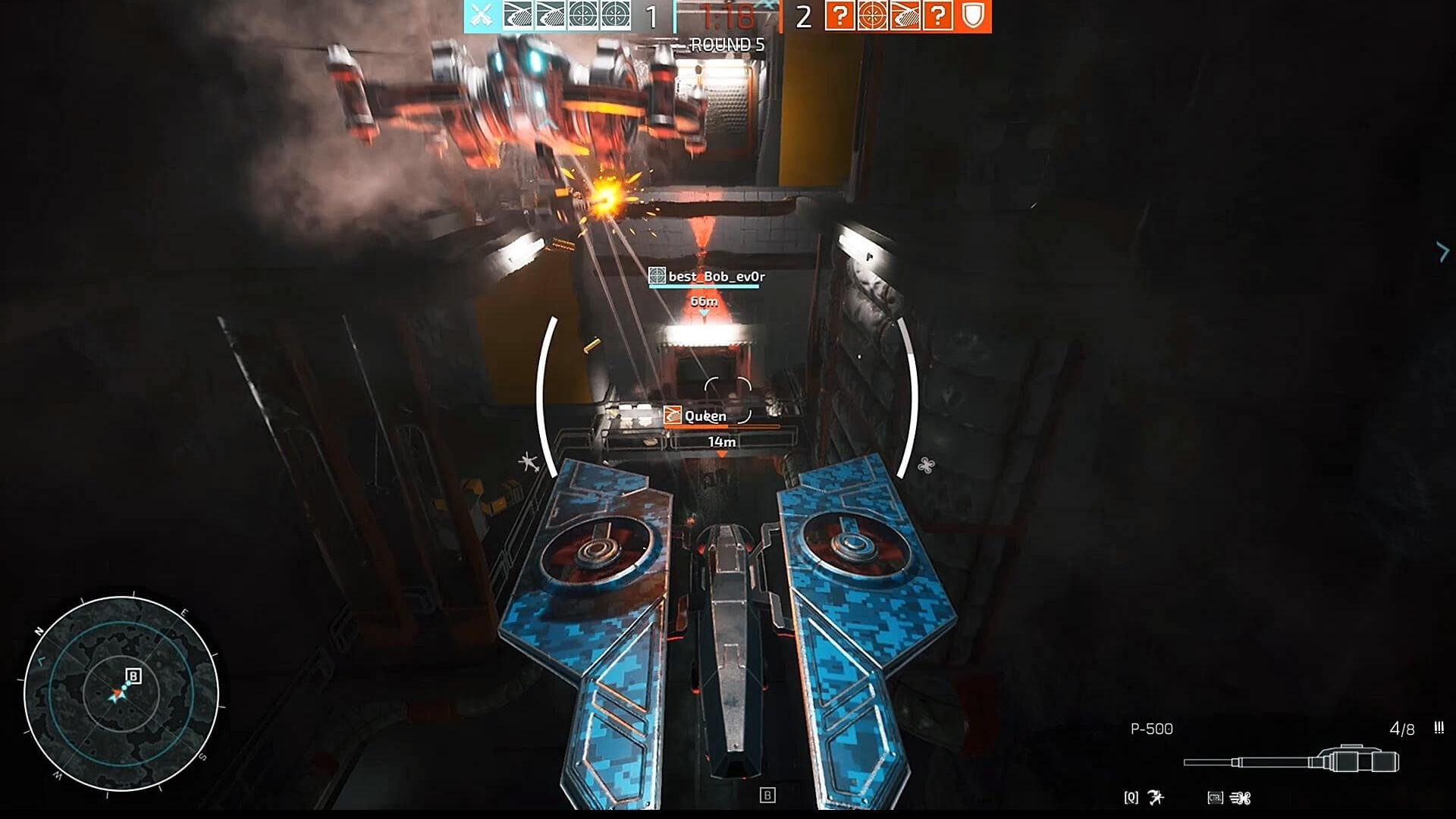Activate the drone boost ability icon
Image resolution: width=1456 pixels, height=819 pixels.
point(1241,798)
